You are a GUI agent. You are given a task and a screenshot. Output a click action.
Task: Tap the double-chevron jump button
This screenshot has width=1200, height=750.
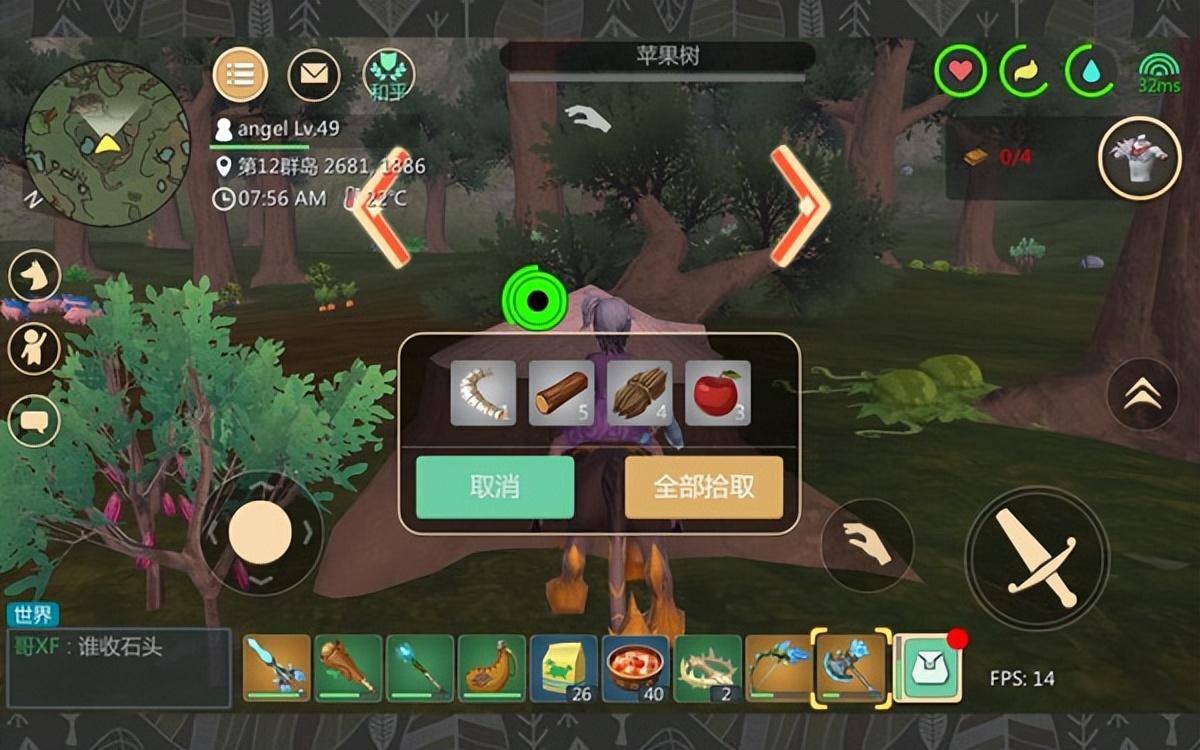click(x=1143, y=395)
